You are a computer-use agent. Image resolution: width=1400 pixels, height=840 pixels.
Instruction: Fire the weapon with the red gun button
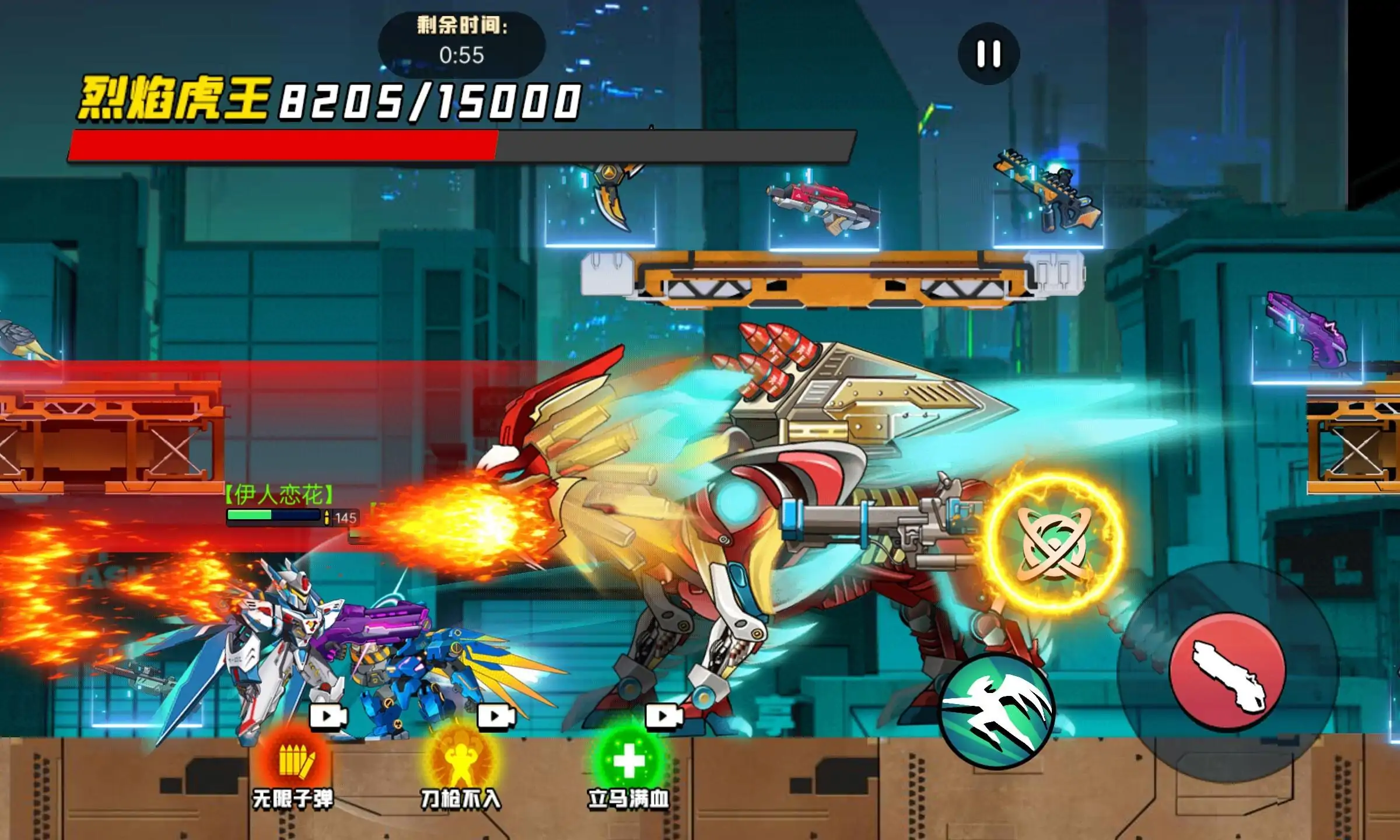(x=1227, y=671)
